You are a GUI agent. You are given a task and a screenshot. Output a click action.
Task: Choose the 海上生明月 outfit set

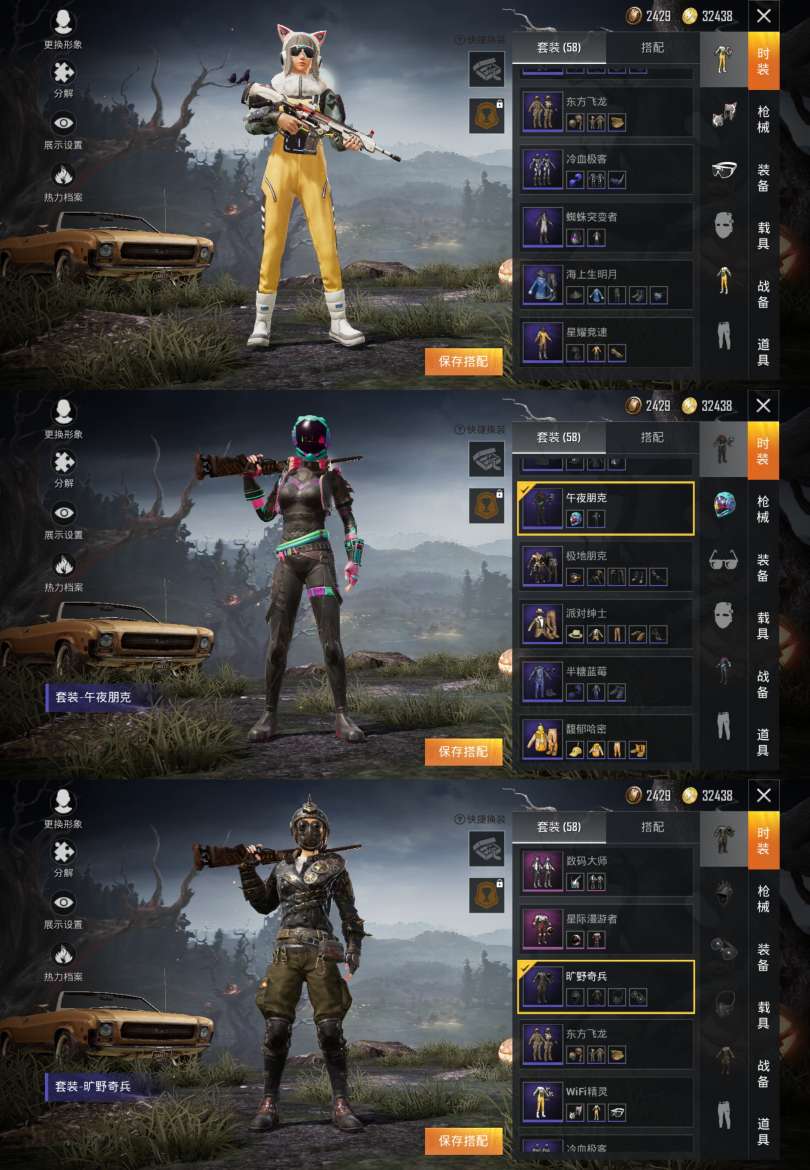(606, 285)
